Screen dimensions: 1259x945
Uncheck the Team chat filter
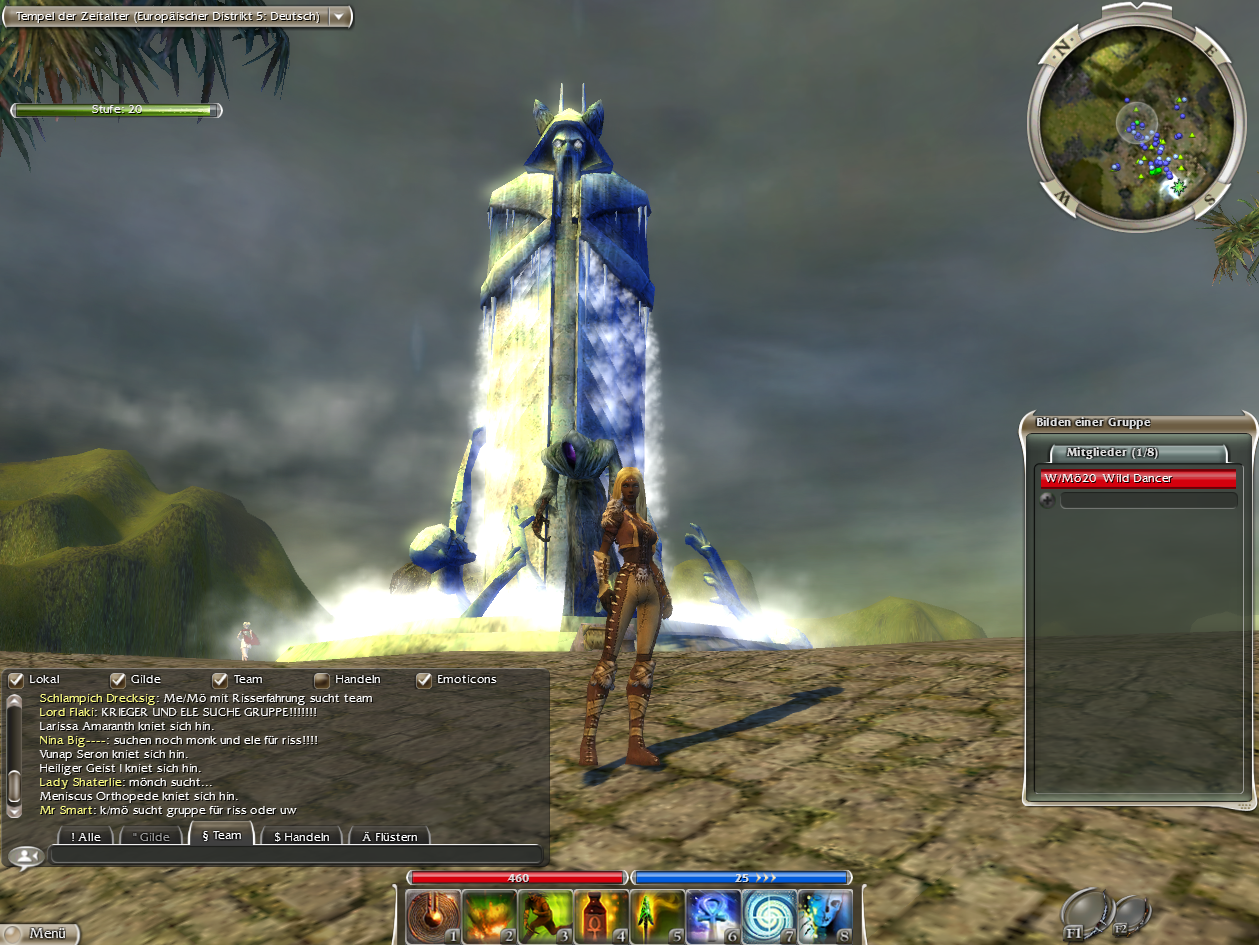point(220,680)
